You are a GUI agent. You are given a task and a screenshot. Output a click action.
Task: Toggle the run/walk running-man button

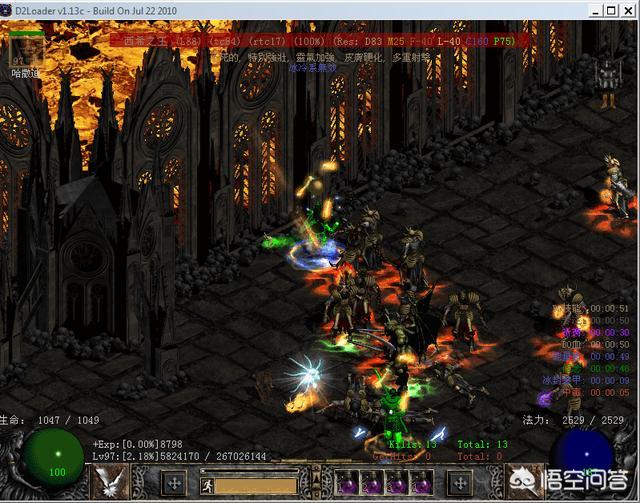209,486
